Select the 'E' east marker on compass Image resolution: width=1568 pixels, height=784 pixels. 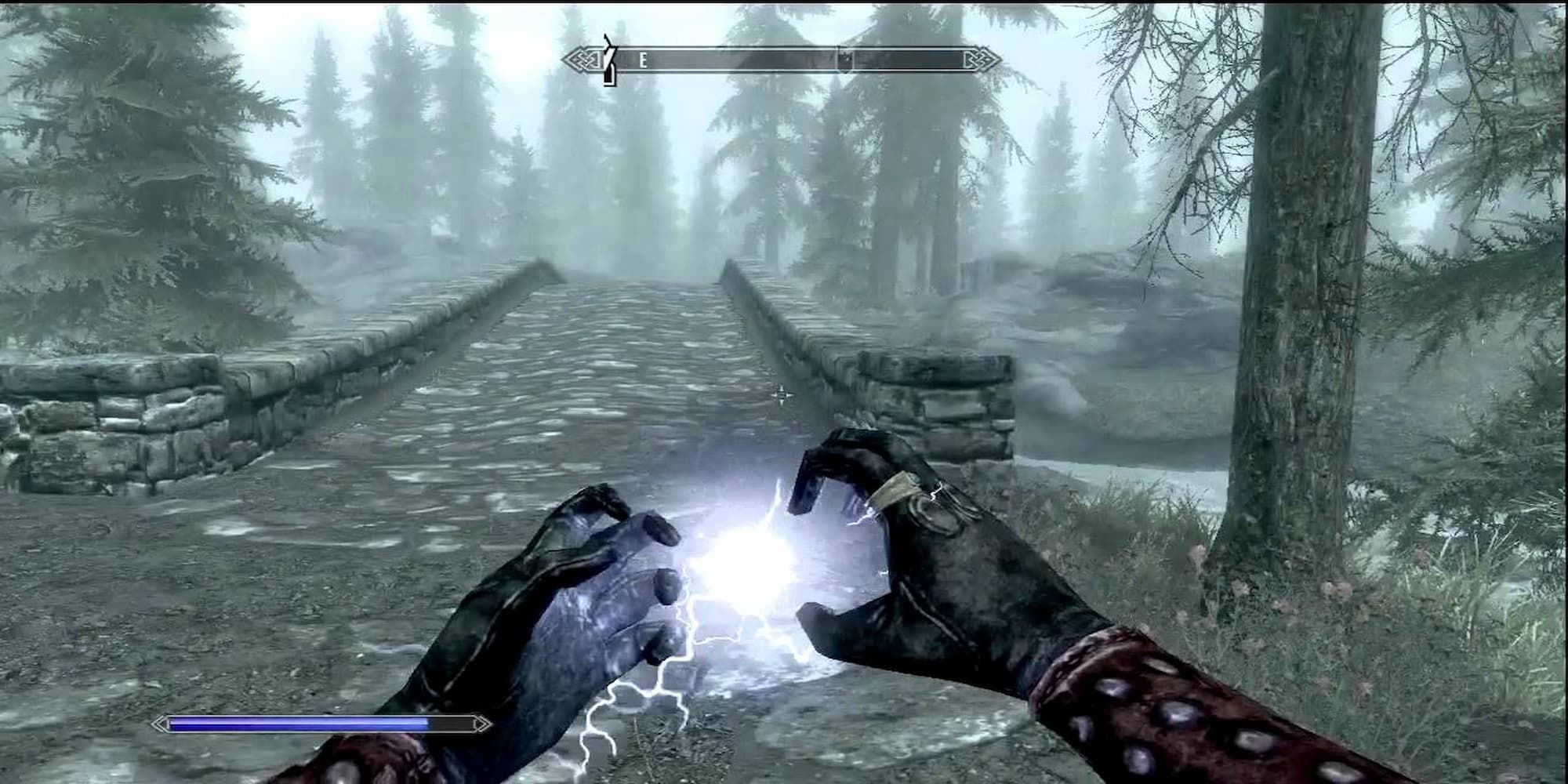point(644,59)
